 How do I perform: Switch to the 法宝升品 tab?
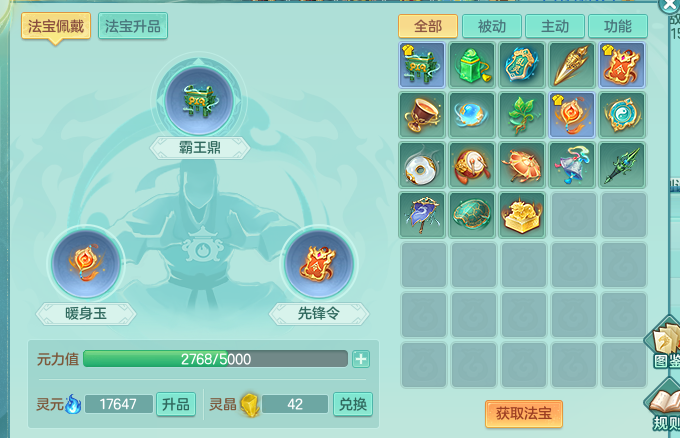pyautogui.click(x=133, y=26)
